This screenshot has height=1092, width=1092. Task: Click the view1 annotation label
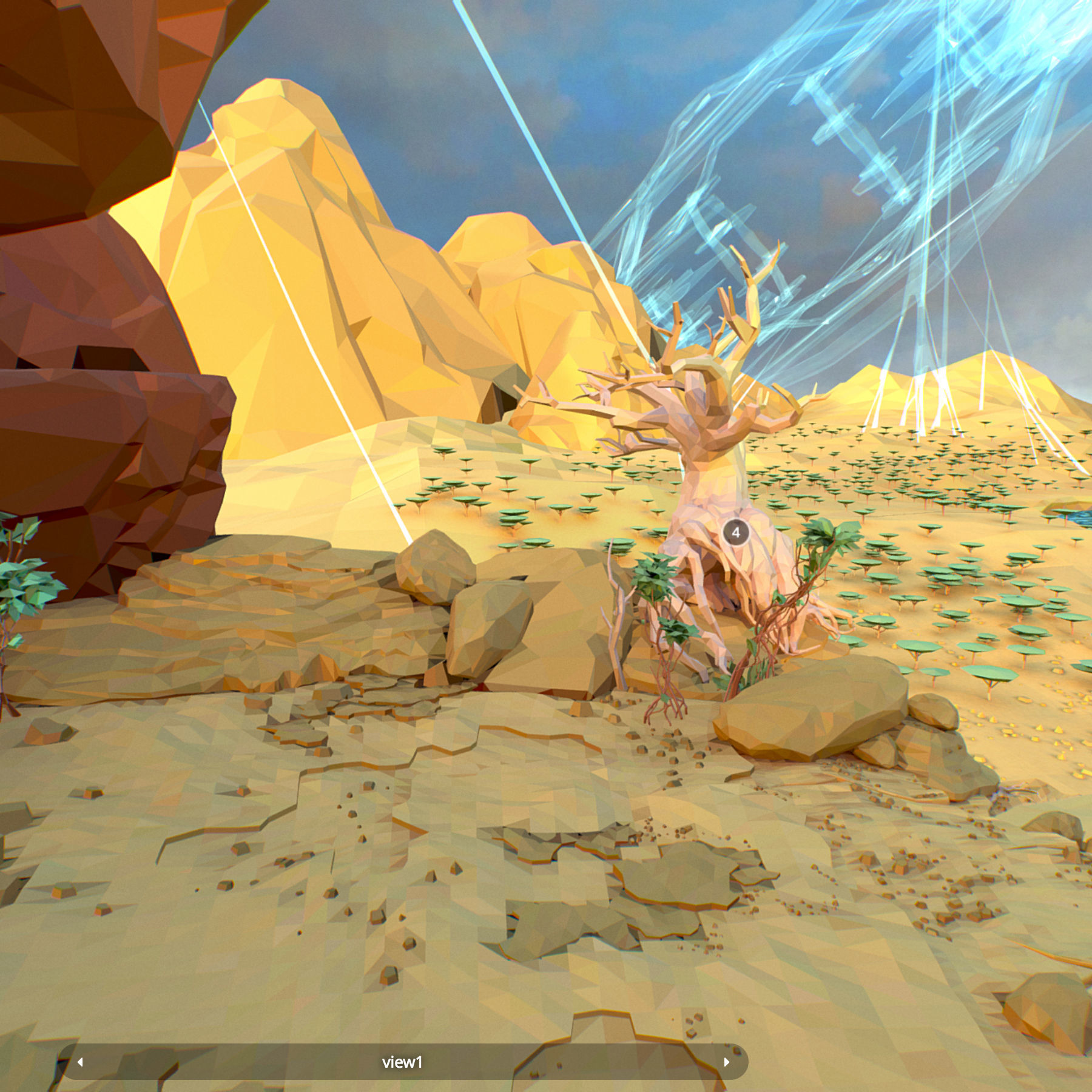coord(402,1062)
